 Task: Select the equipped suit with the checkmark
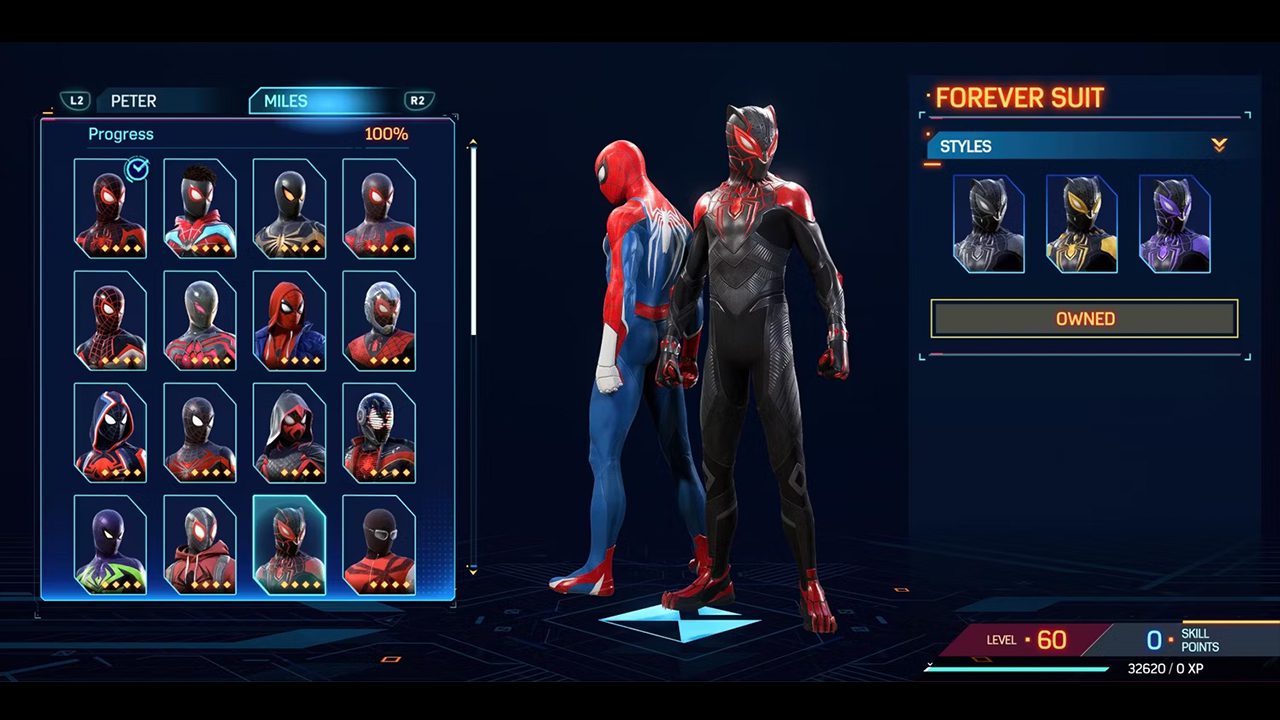pyautogui.click(x=110, y=208)
